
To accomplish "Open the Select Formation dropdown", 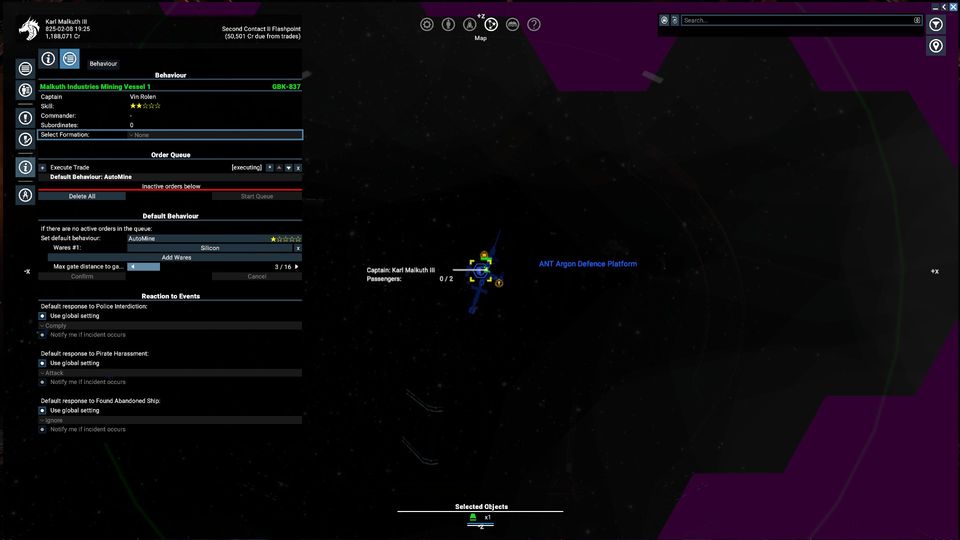I will tap(213, 135).
